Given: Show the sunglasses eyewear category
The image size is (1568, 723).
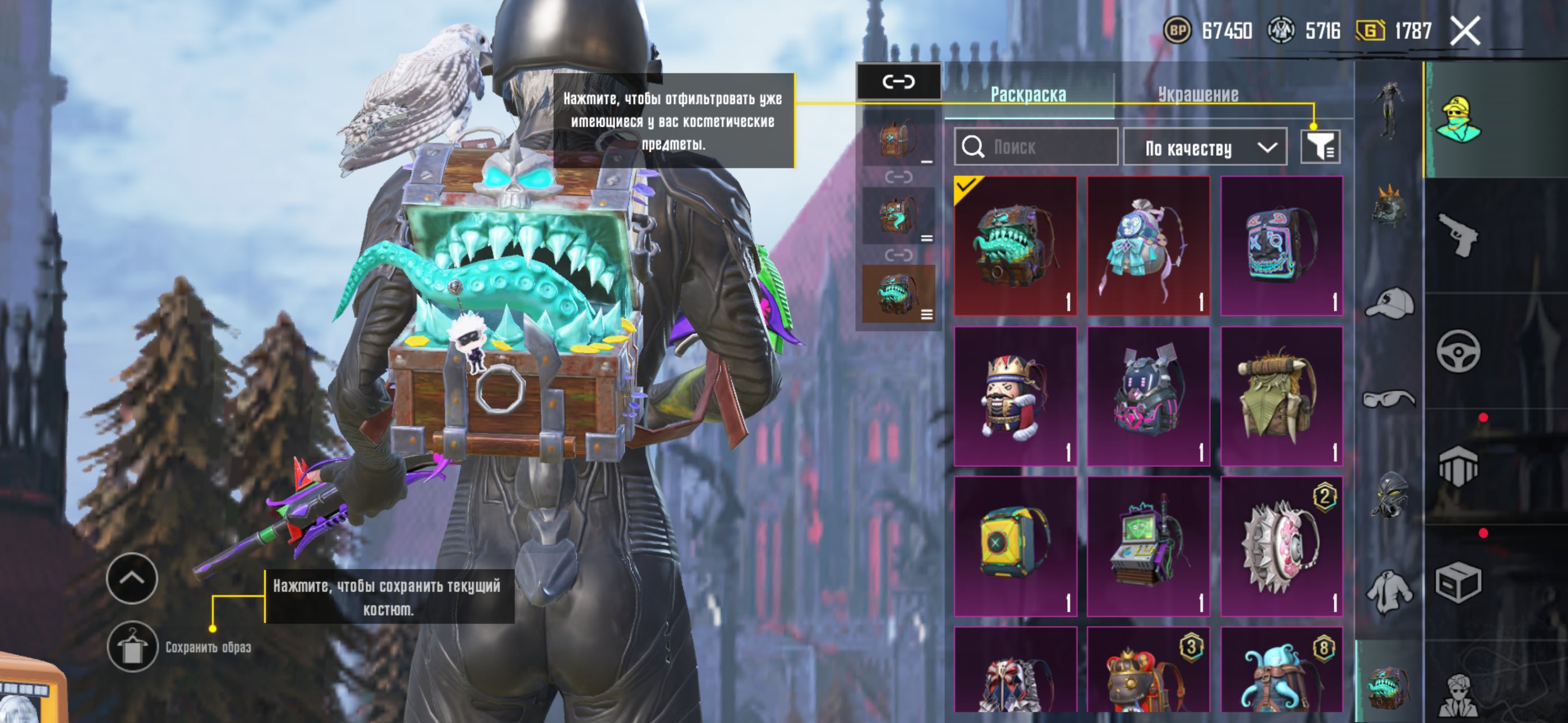Looking at the screenshot, I should click(1389, 399).
